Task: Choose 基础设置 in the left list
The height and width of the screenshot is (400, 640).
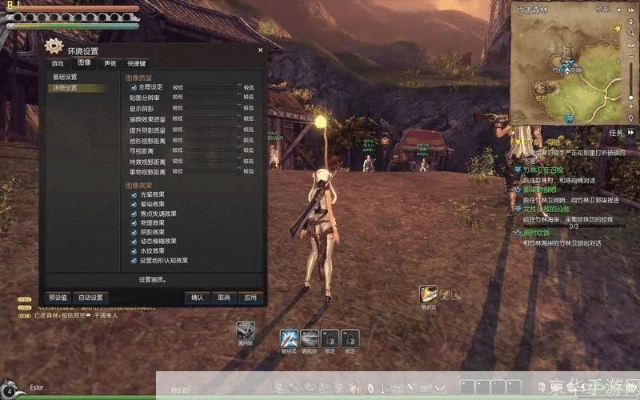Action: coord(65,76)
